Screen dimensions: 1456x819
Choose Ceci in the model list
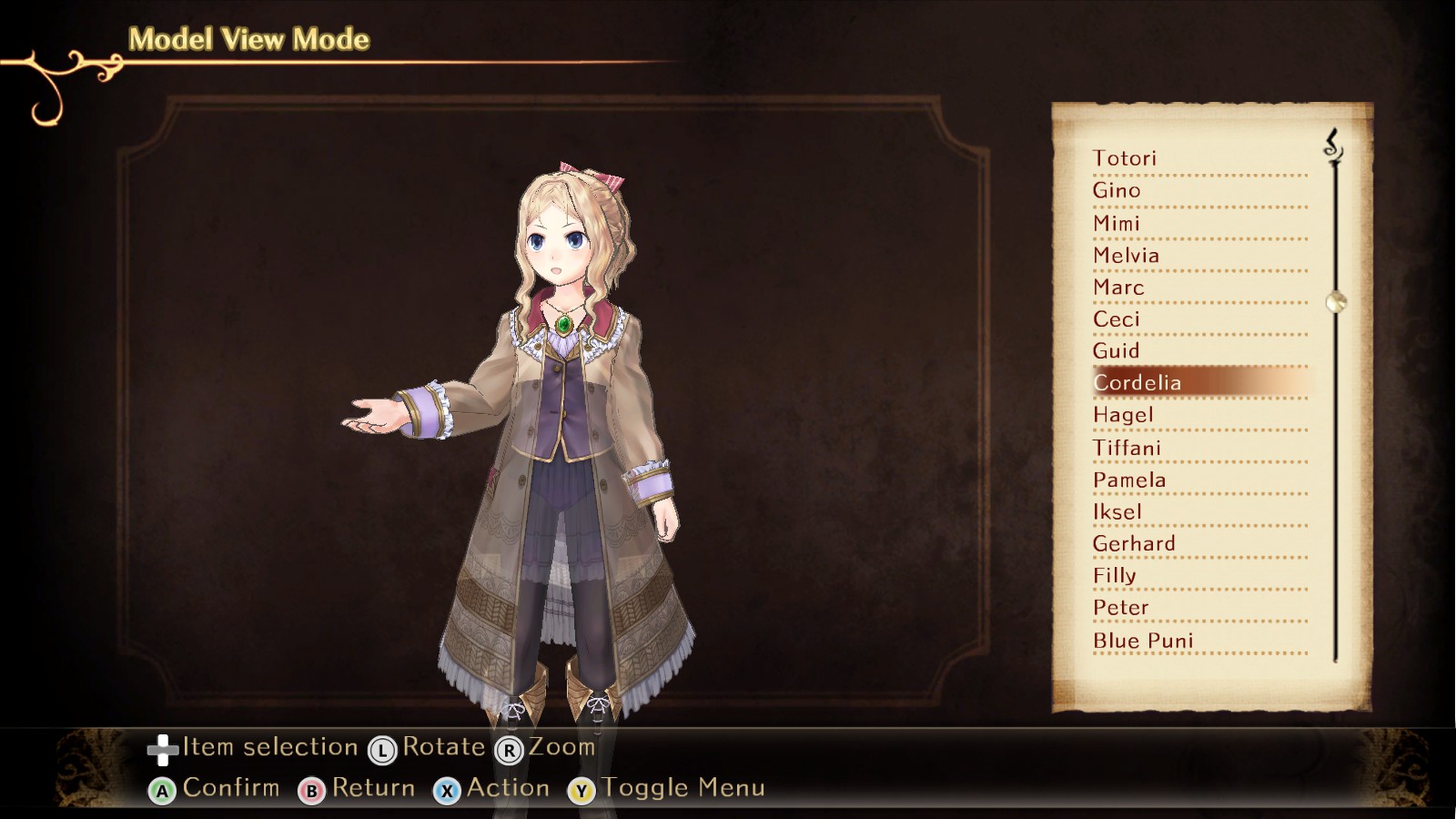pyautogui.click(x=1117, y=319)
